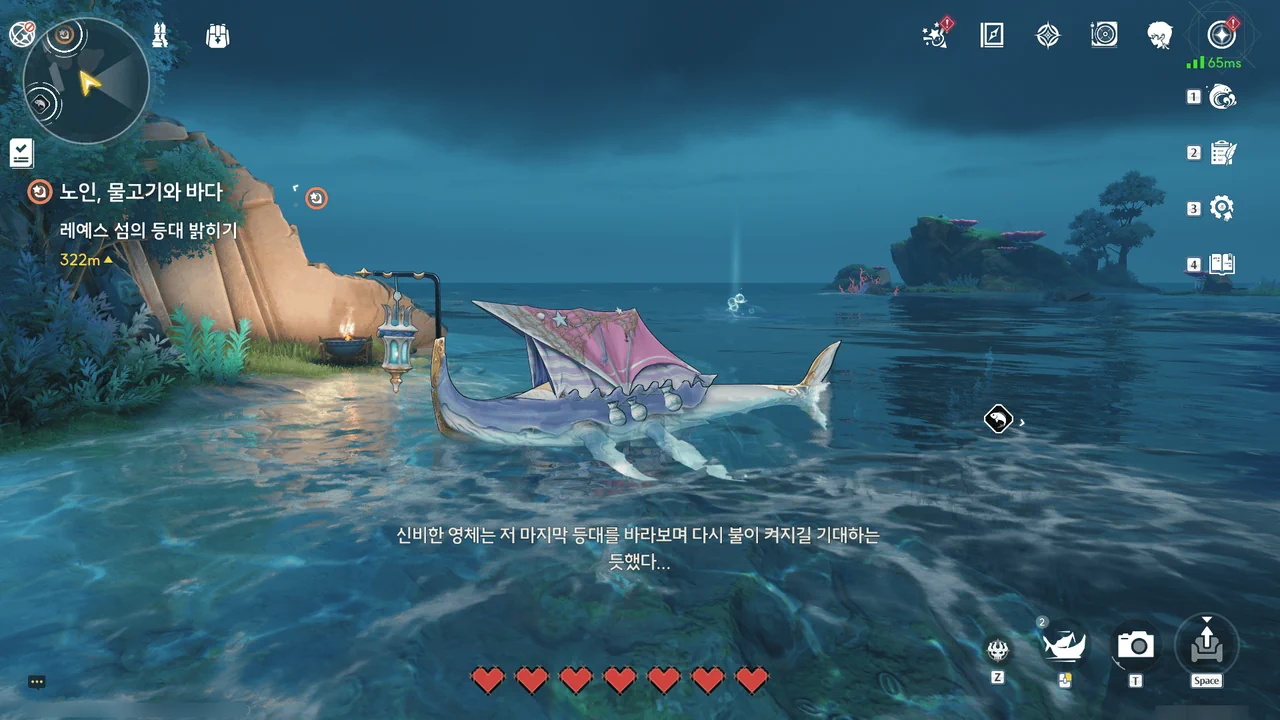Select the tracked quest 노인, 물고기와 바다

coord(140,191)
